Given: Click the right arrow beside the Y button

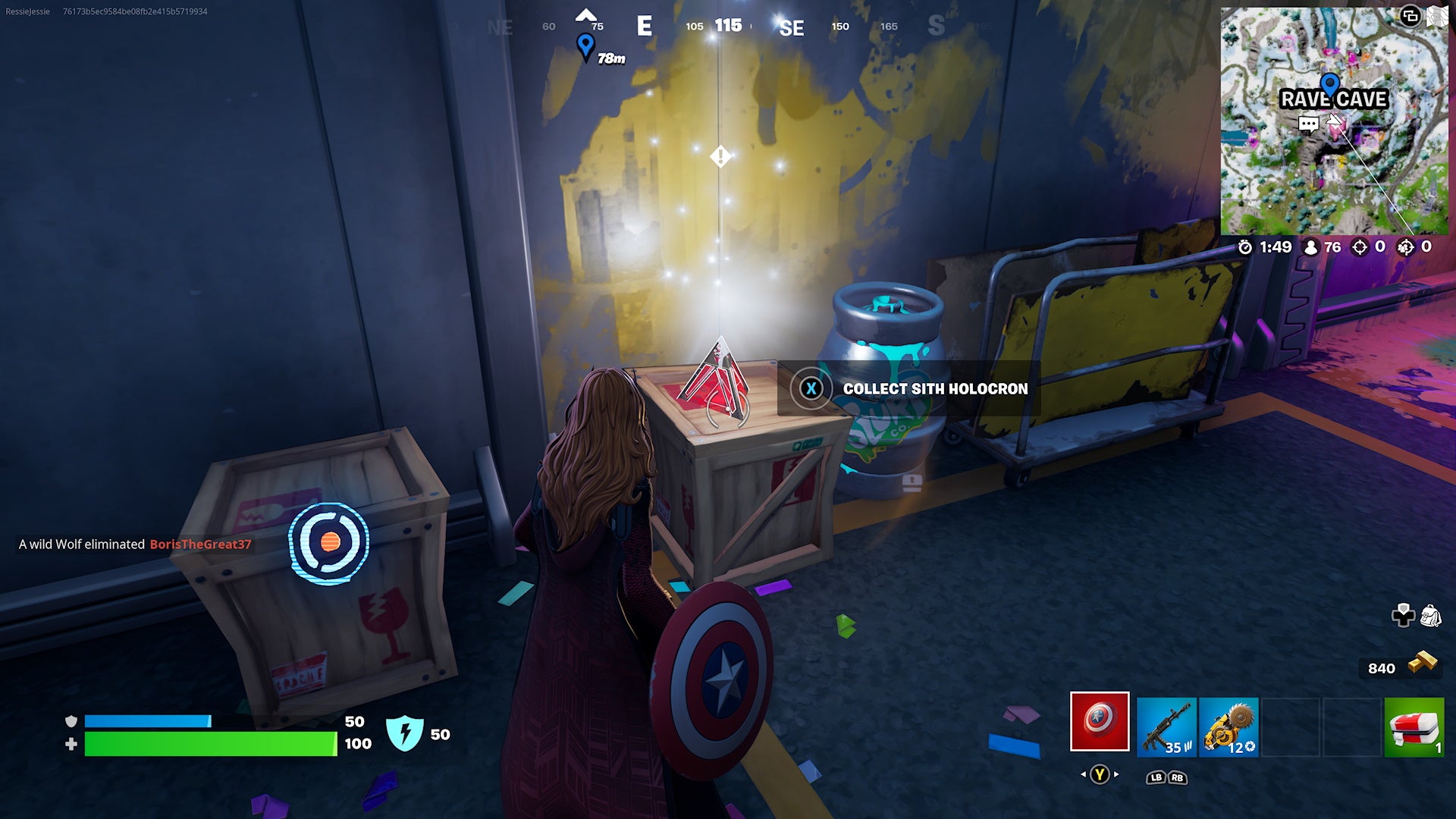Looking at the screenshot, I should point(1116,774).
